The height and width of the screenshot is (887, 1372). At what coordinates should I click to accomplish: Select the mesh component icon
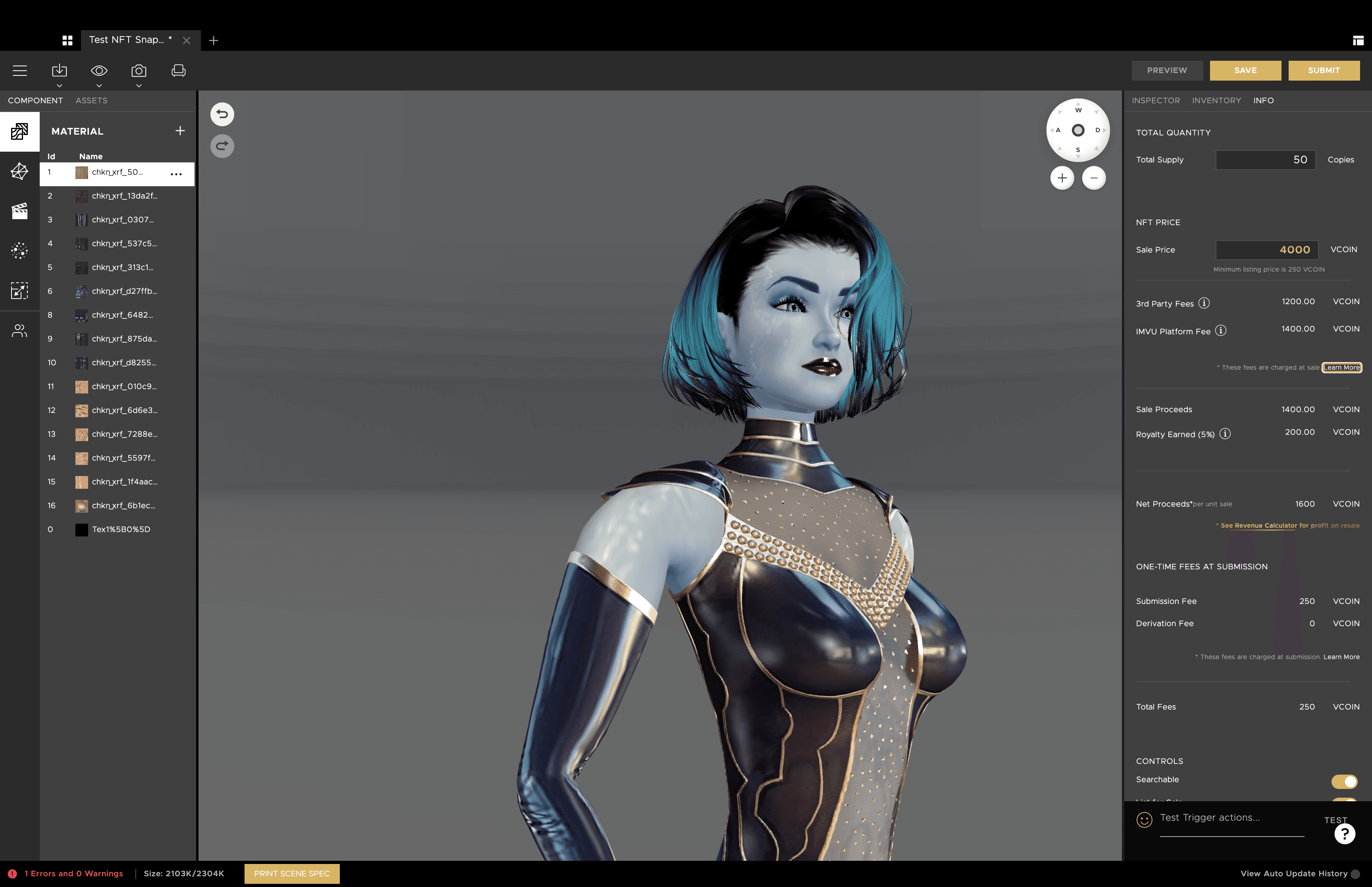tap(19, 171)
